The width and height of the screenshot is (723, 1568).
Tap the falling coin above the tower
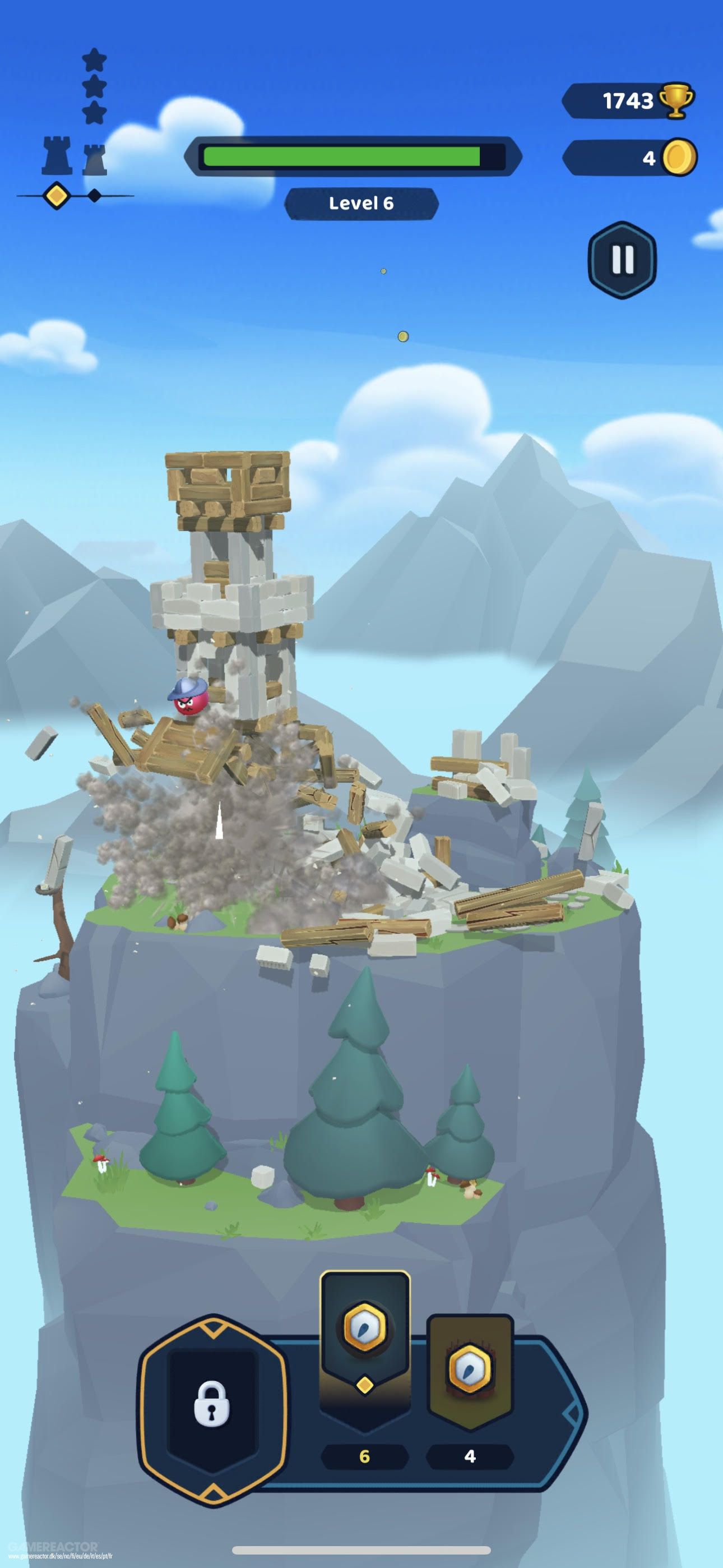pos(403,335)
